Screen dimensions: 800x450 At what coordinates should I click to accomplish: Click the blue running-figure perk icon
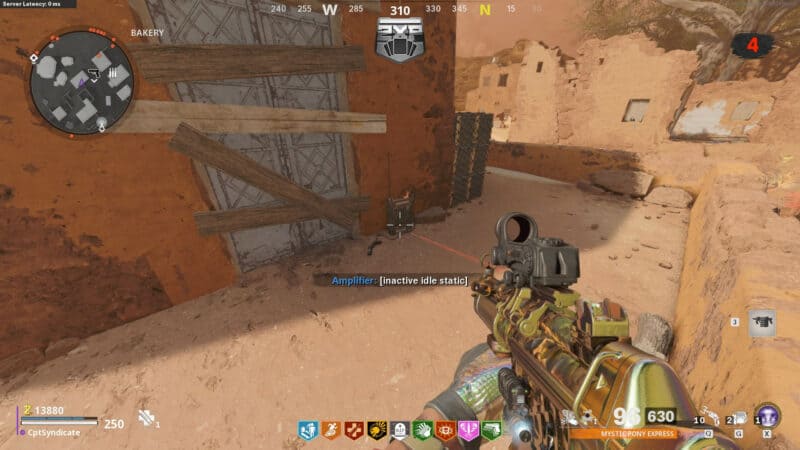(308, 430)
